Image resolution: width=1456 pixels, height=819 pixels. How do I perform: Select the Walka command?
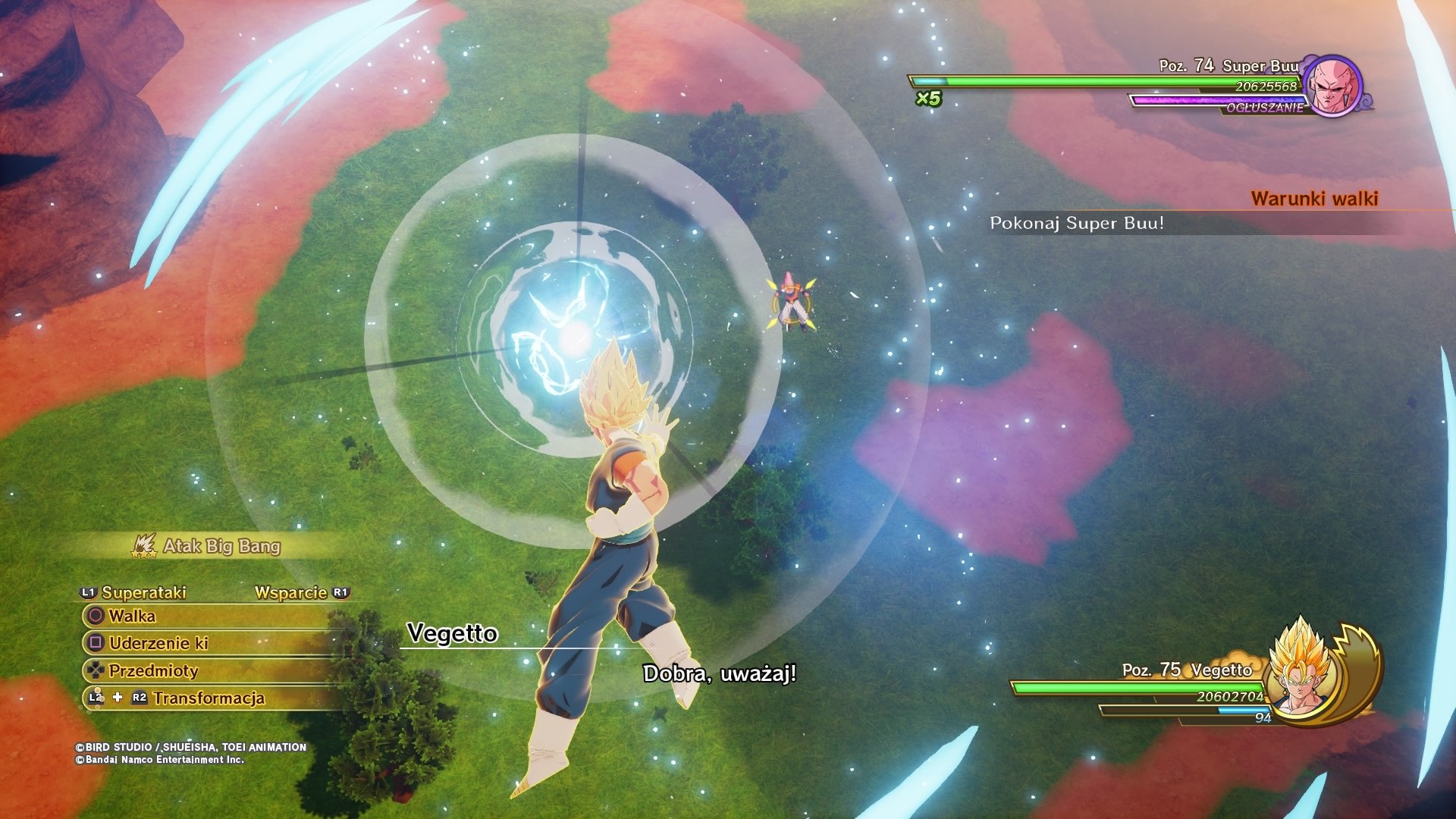pos(132,616)
